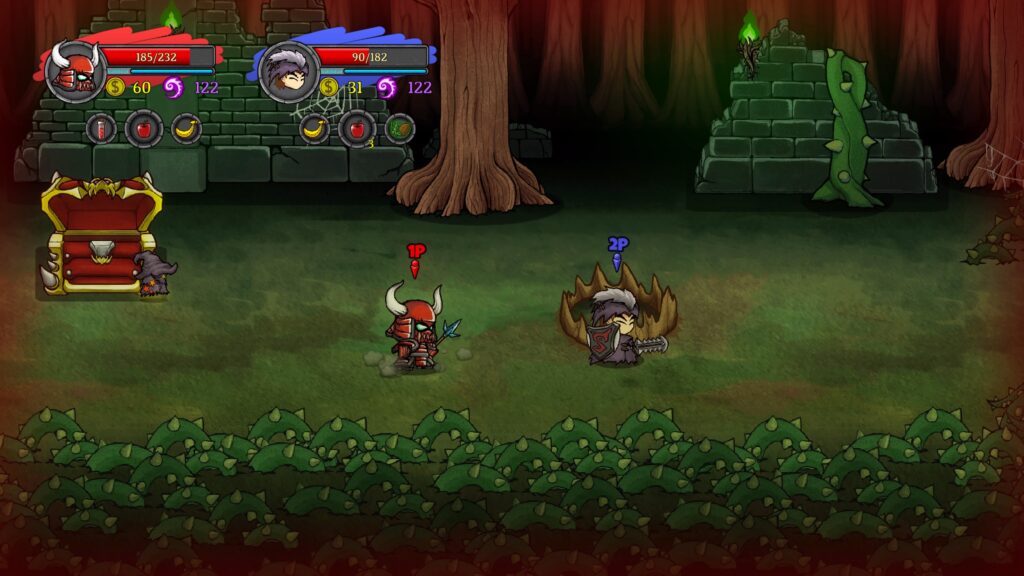Choose the apple in player one's item slots
The image size is (1024, 576).
pyautogui.click(x=144, y=128)
